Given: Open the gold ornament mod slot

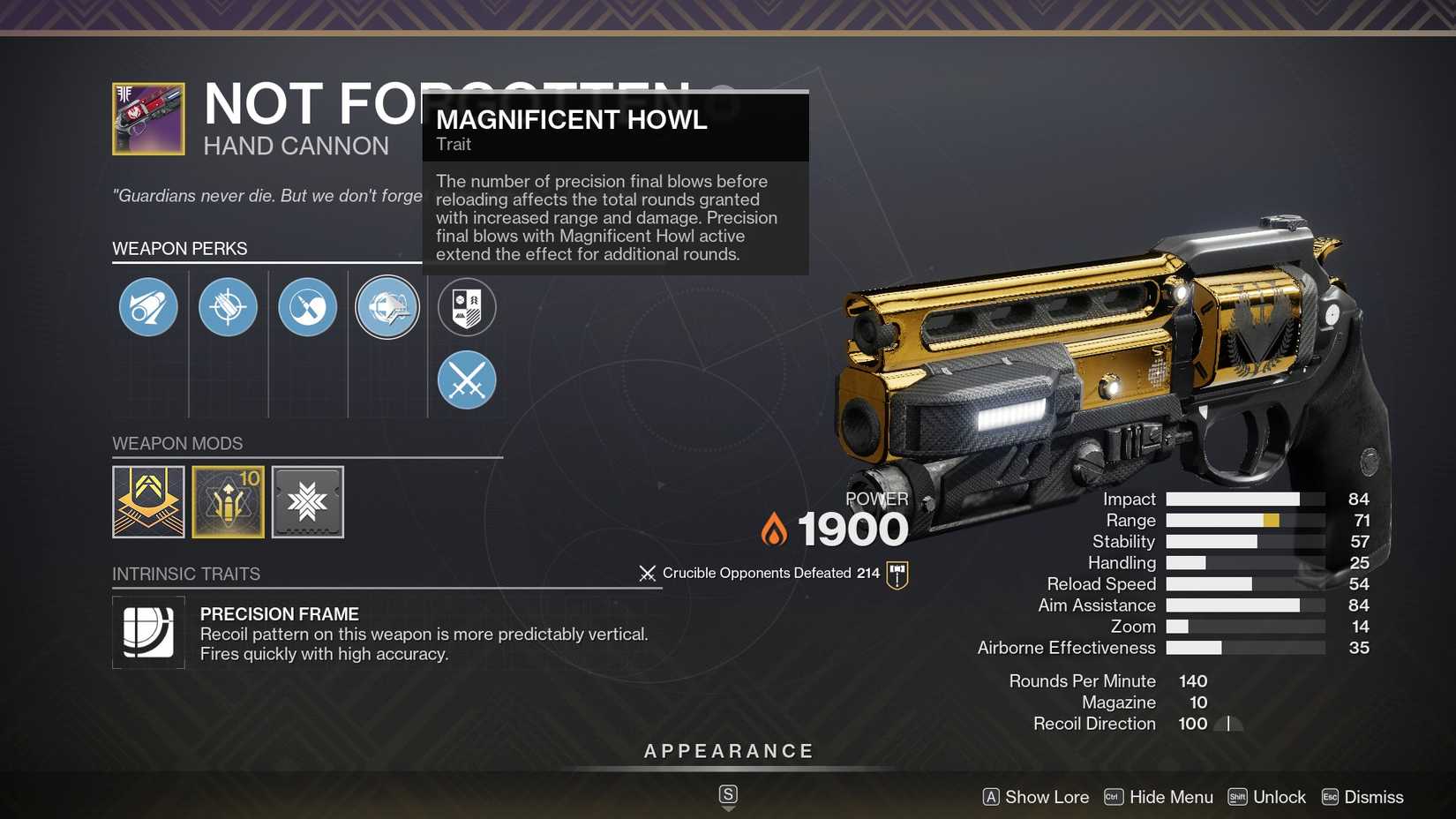Looking at the screenshot, I should (148, 501).
